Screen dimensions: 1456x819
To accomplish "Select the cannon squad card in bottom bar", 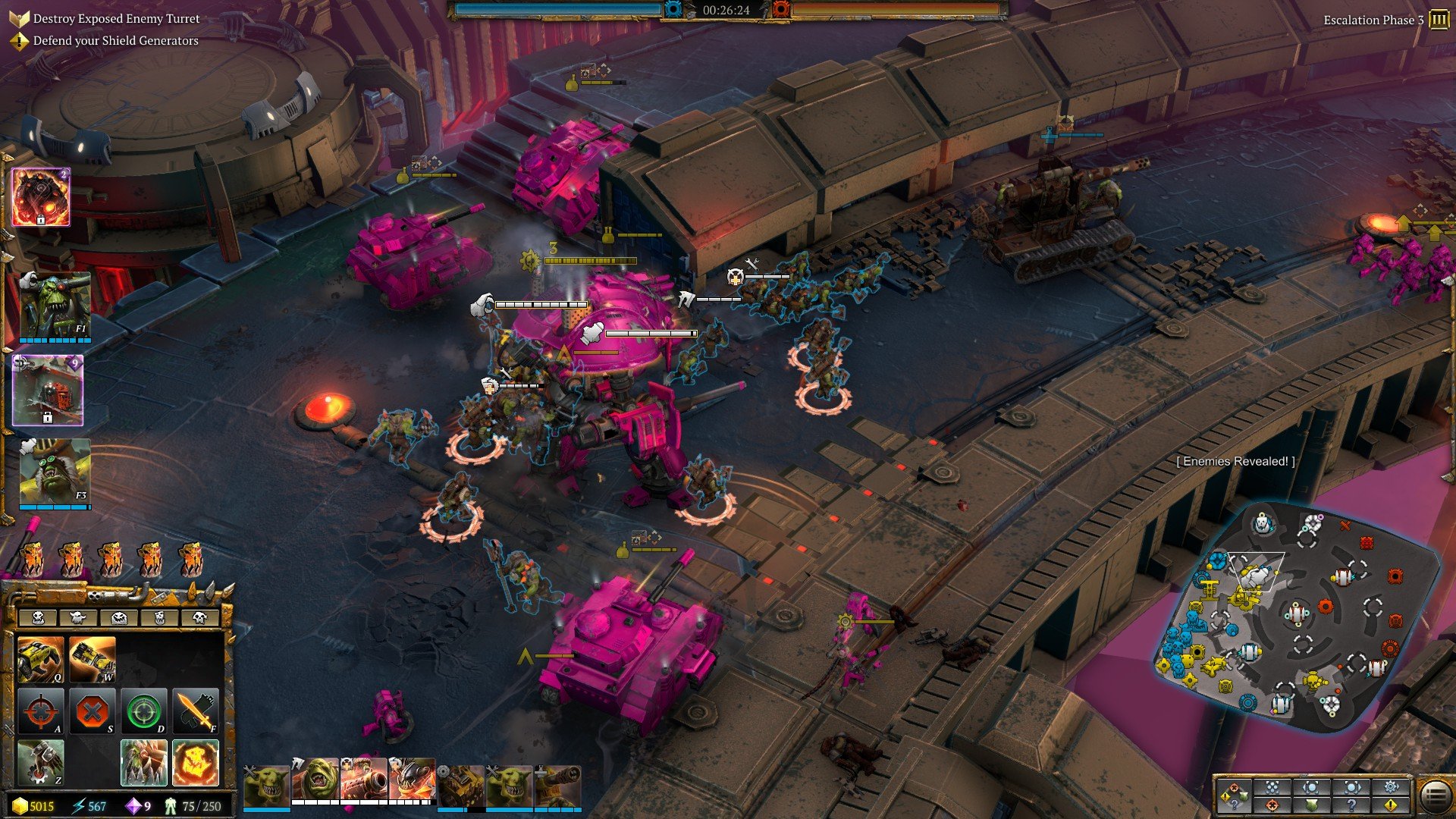I will (x=364, y=781).
